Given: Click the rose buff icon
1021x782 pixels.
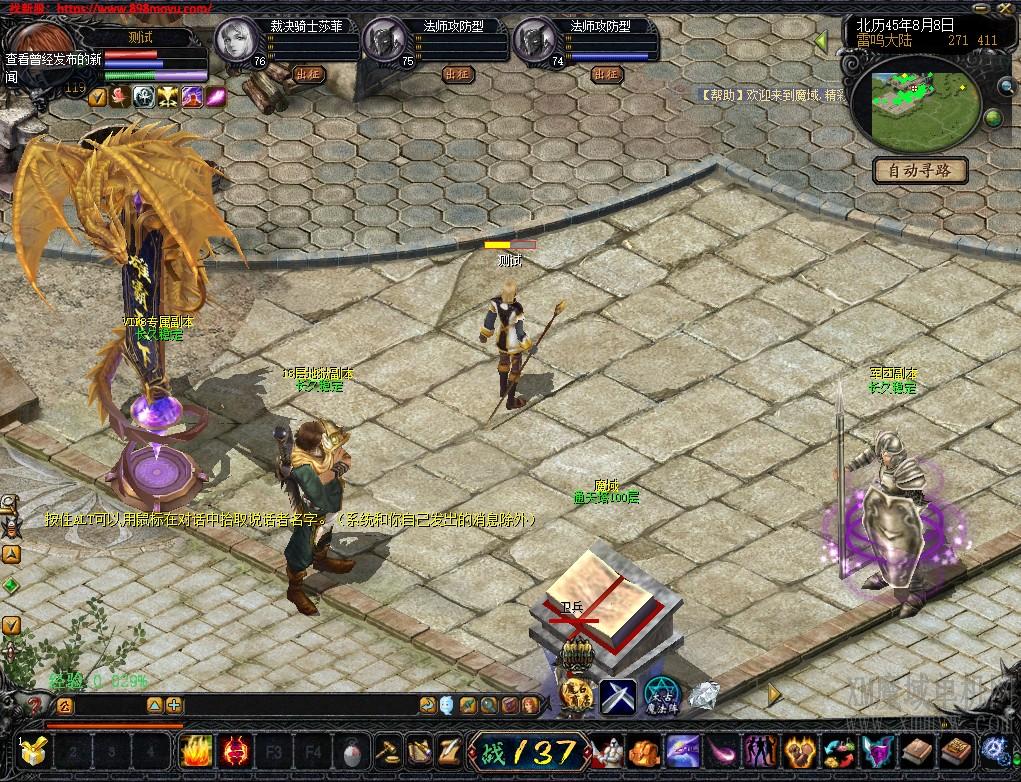Looking at the screenshot, I should [x=120, y=96].
